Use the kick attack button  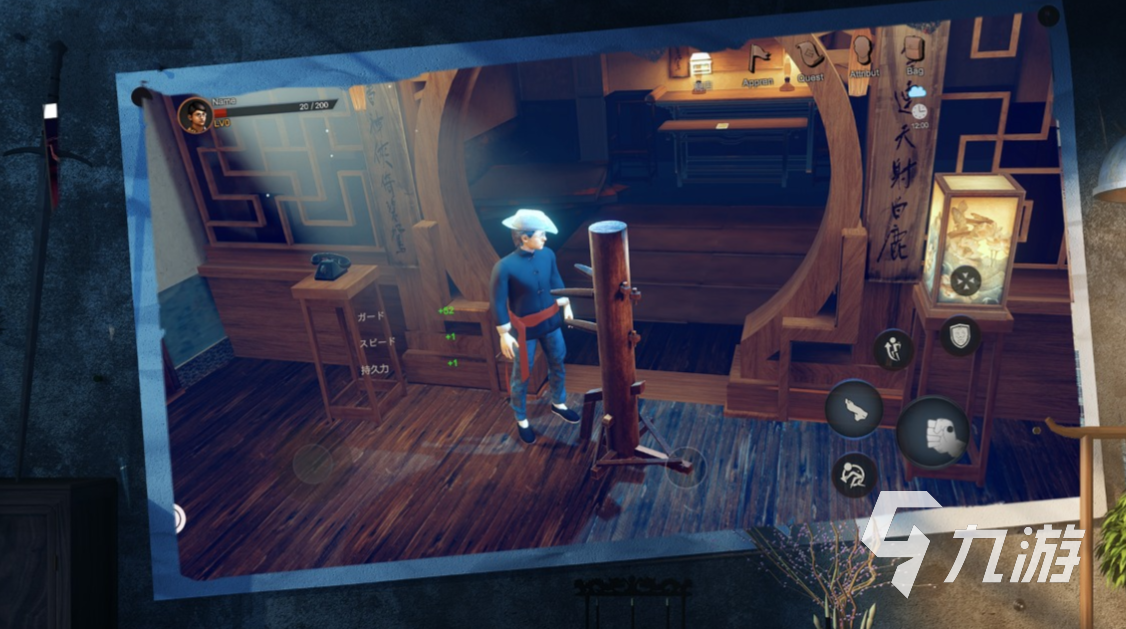tap(854, 406)
